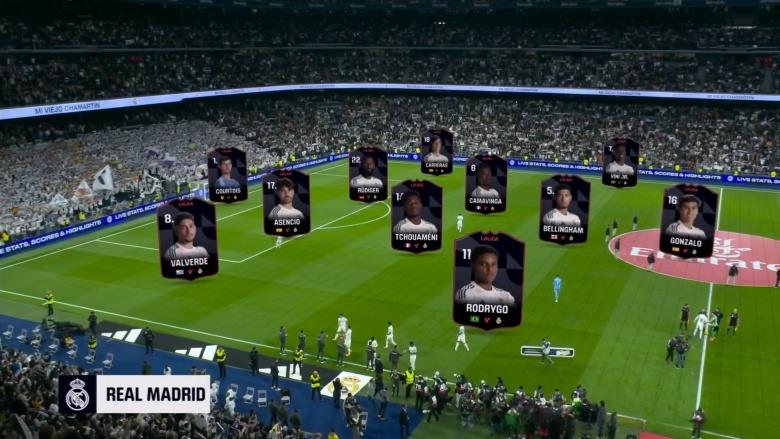Select the Gonzalo player card
Viewport: 780px width, 439px height.
pos(688,220)
